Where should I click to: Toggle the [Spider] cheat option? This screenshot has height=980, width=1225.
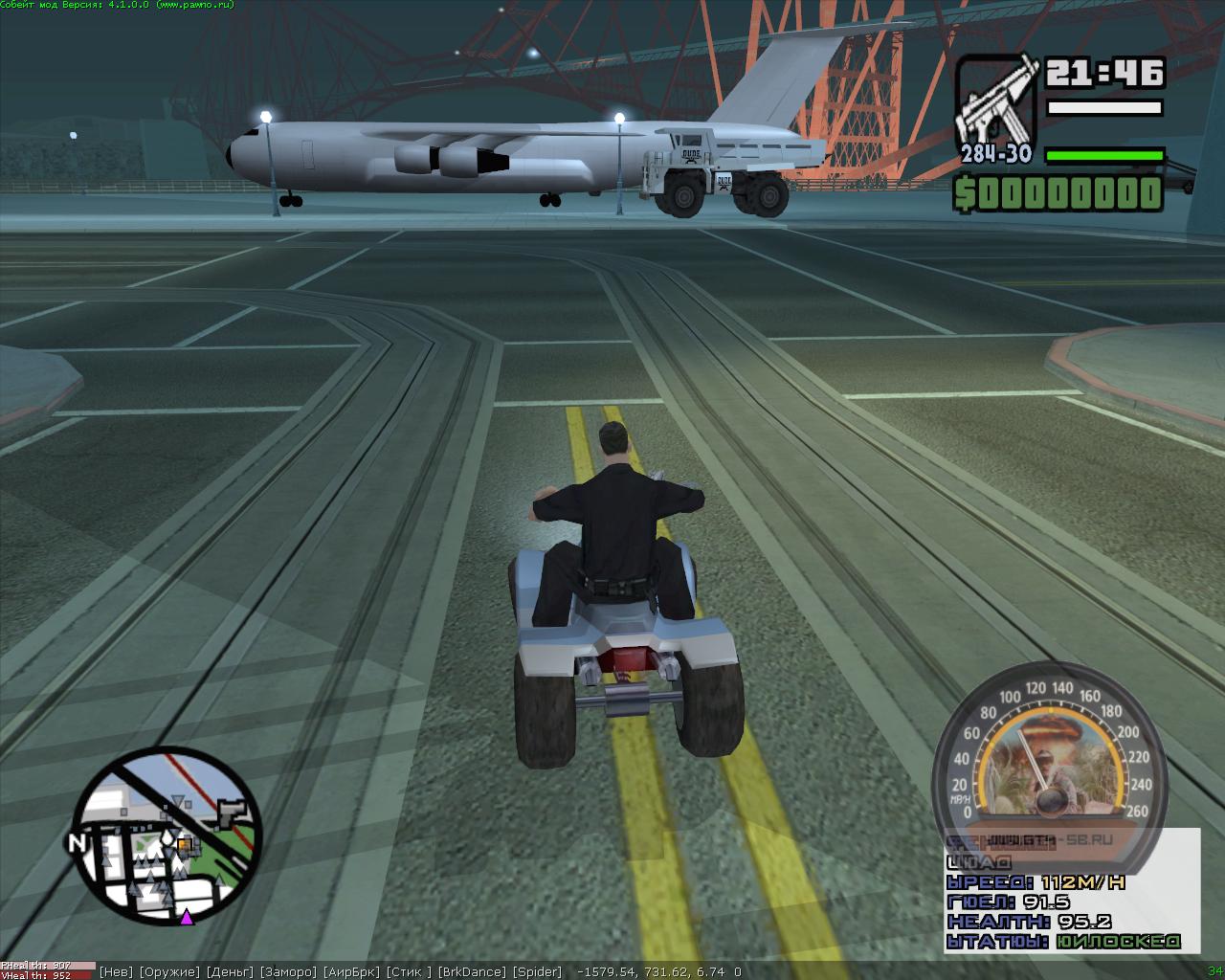[537, 972]
